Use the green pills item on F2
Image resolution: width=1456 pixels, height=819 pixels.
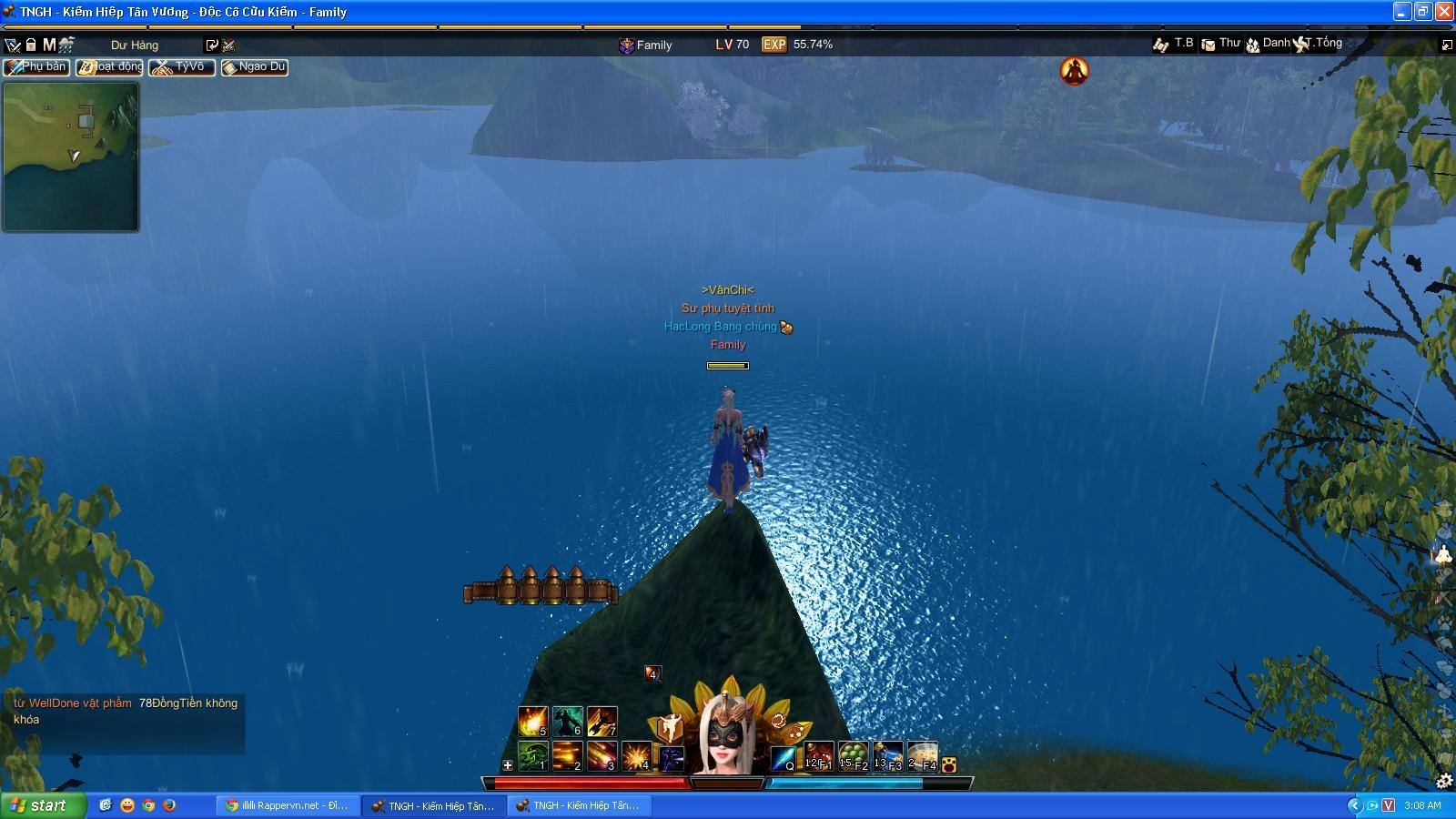(853, 756)
